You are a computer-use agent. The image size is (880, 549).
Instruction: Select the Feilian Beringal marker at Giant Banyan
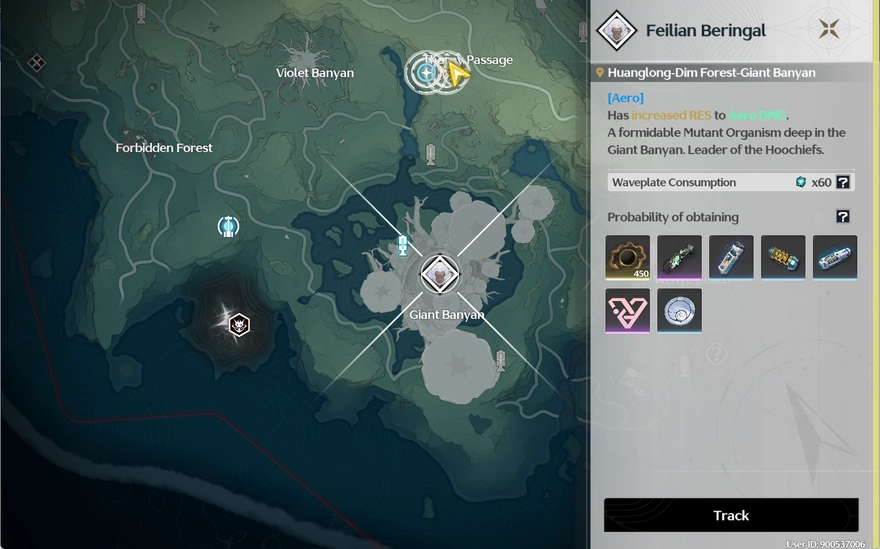439,274
